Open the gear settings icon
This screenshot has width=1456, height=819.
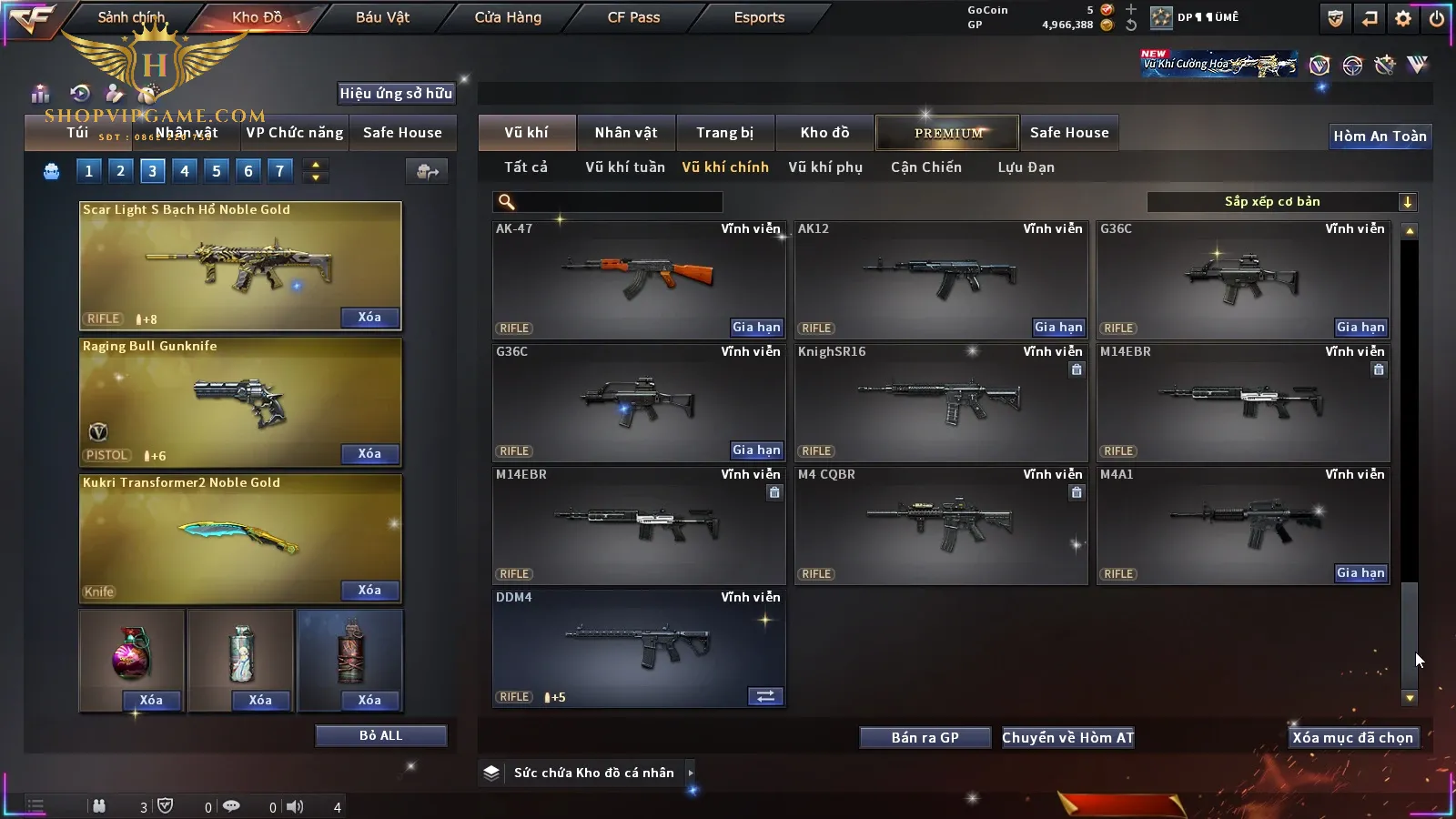click(1403, 18)
